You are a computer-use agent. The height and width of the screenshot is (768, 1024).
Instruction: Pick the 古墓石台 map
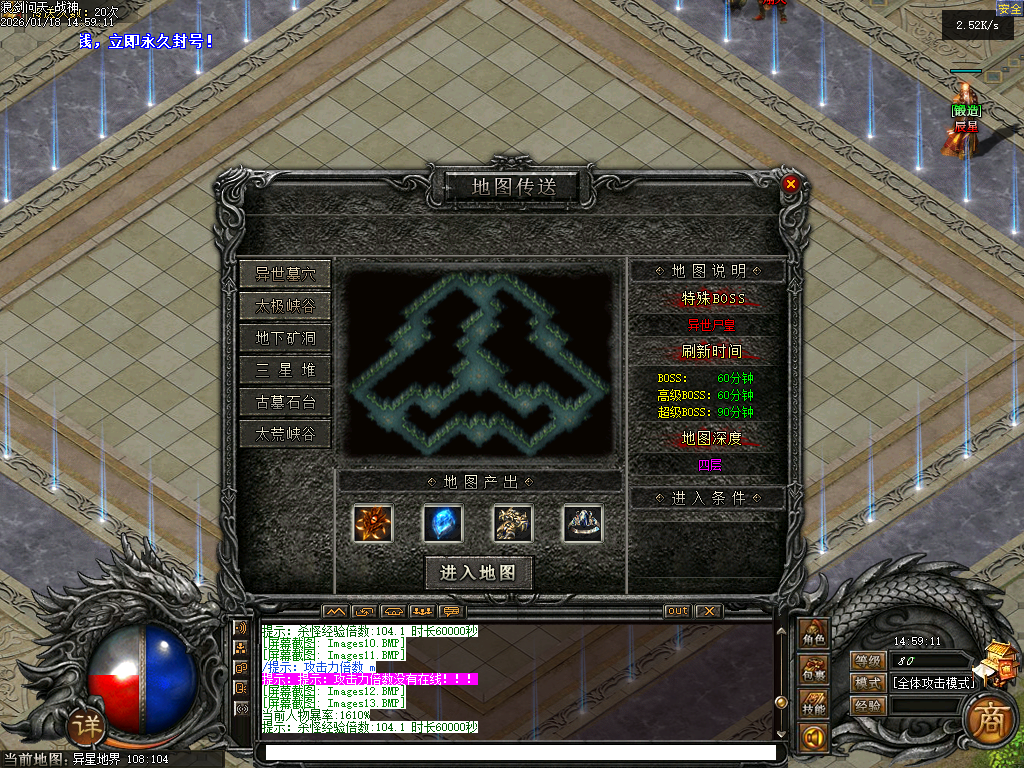[x=285, y=402]
